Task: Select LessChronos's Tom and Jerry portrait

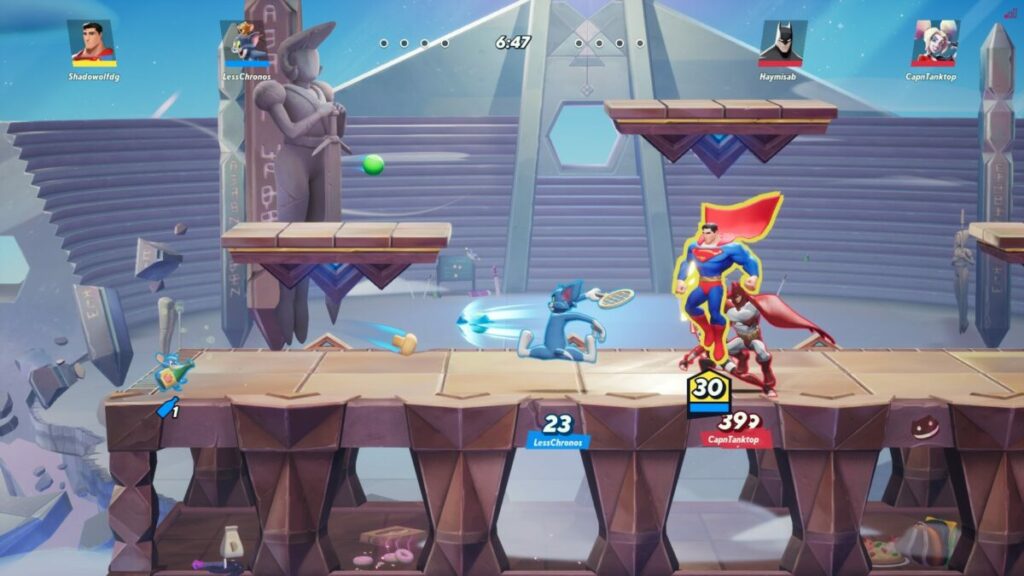Action: click(241, 42)
